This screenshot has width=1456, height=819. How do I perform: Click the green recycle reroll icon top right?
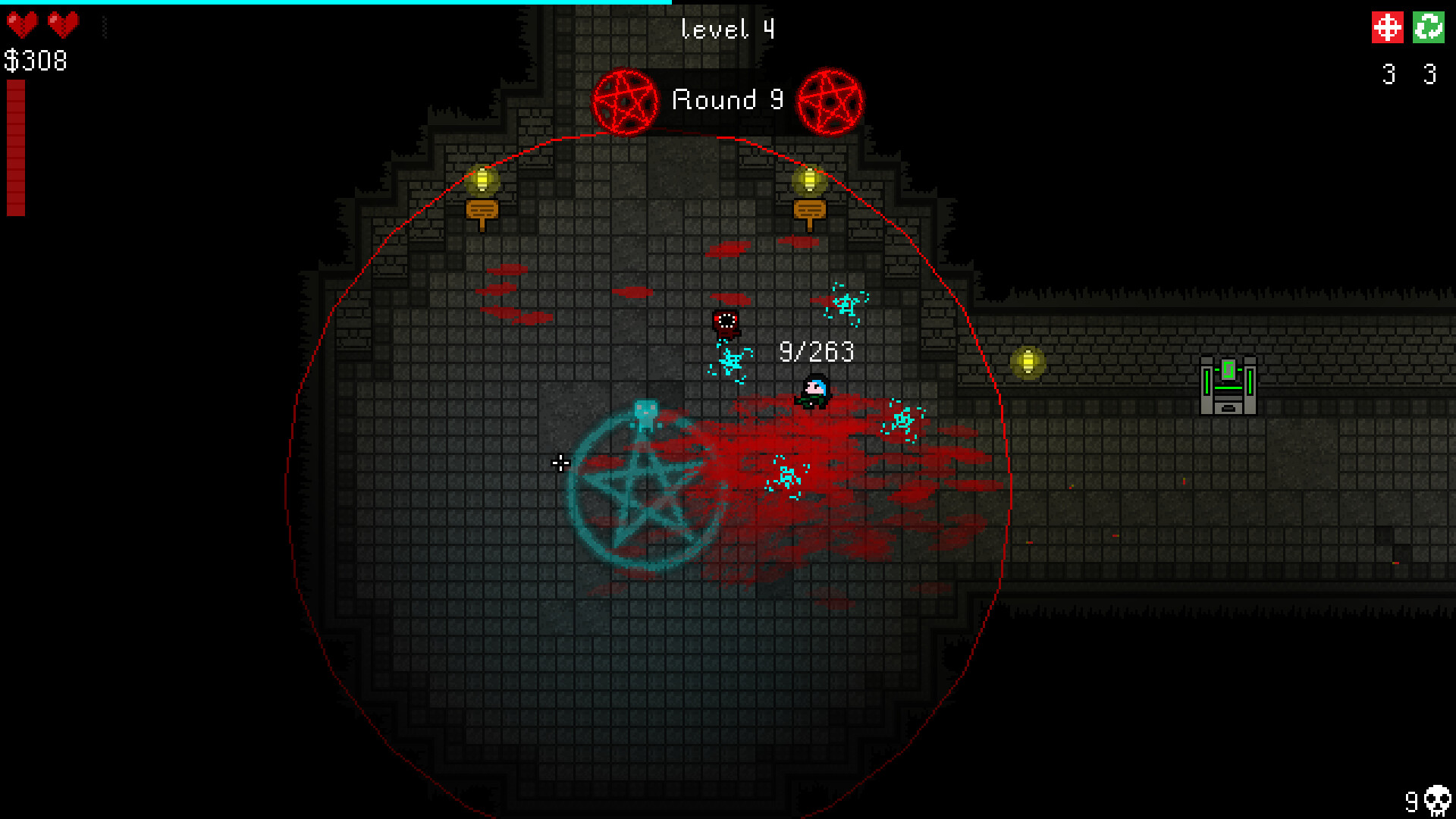[x=1429, y=29]
